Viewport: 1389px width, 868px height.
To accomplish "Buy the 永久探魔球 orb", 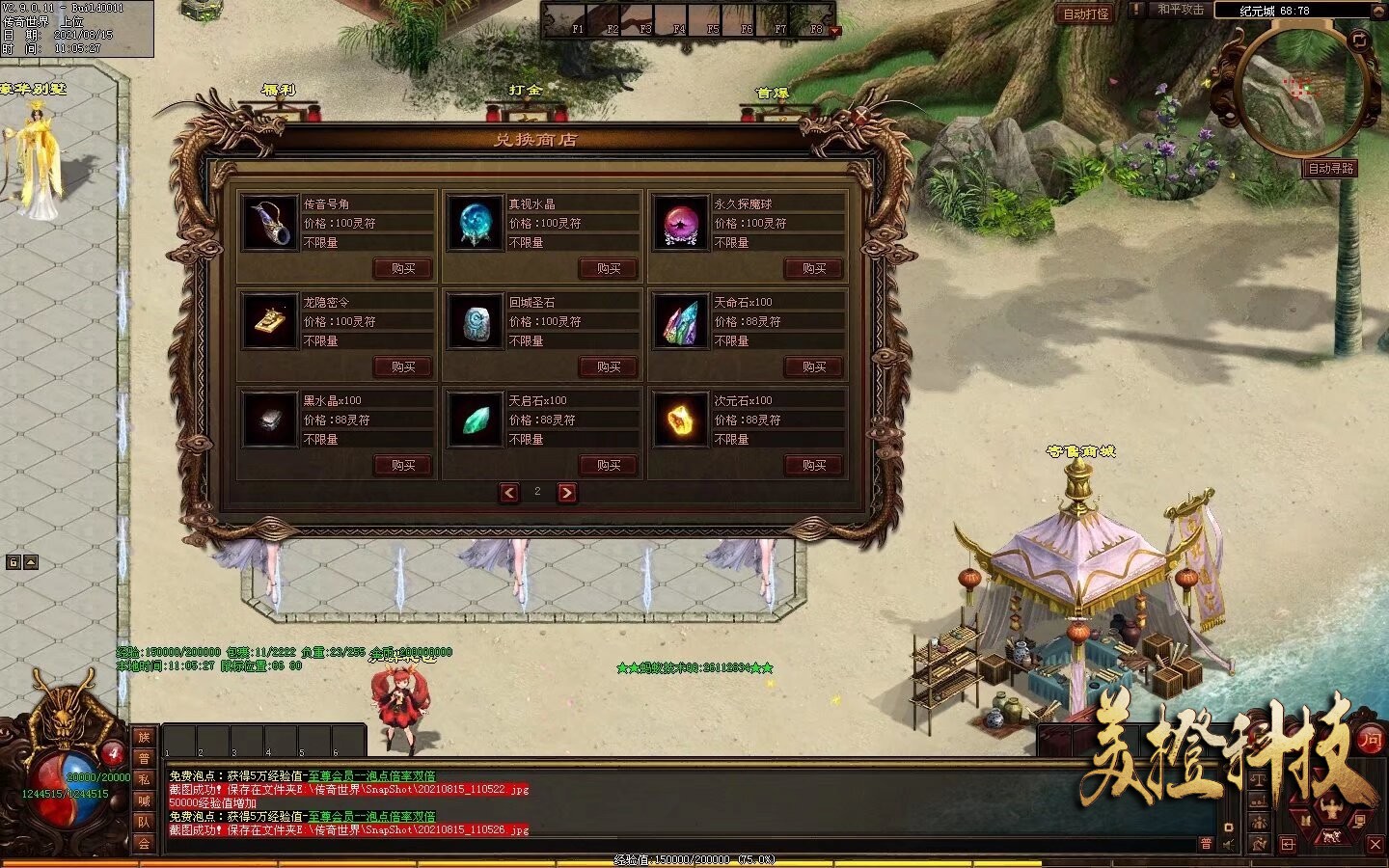I will tap(814, 268).
